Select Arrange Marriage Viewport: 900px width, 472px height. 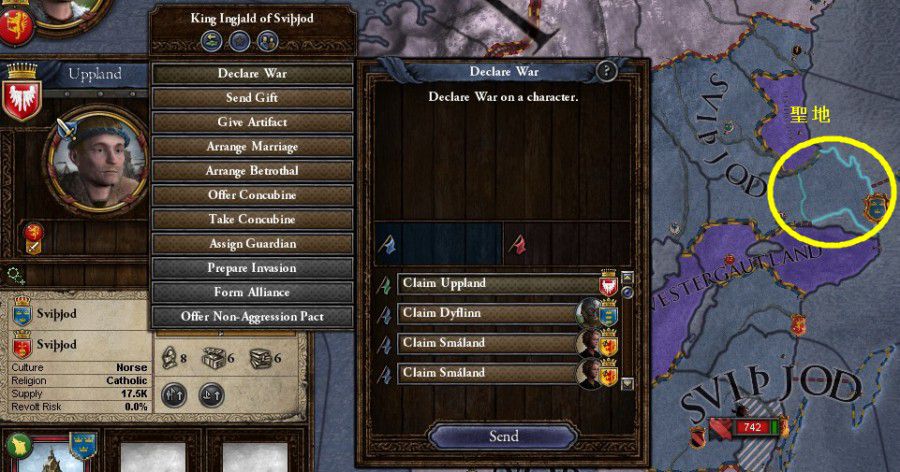[x=252, y=147]
